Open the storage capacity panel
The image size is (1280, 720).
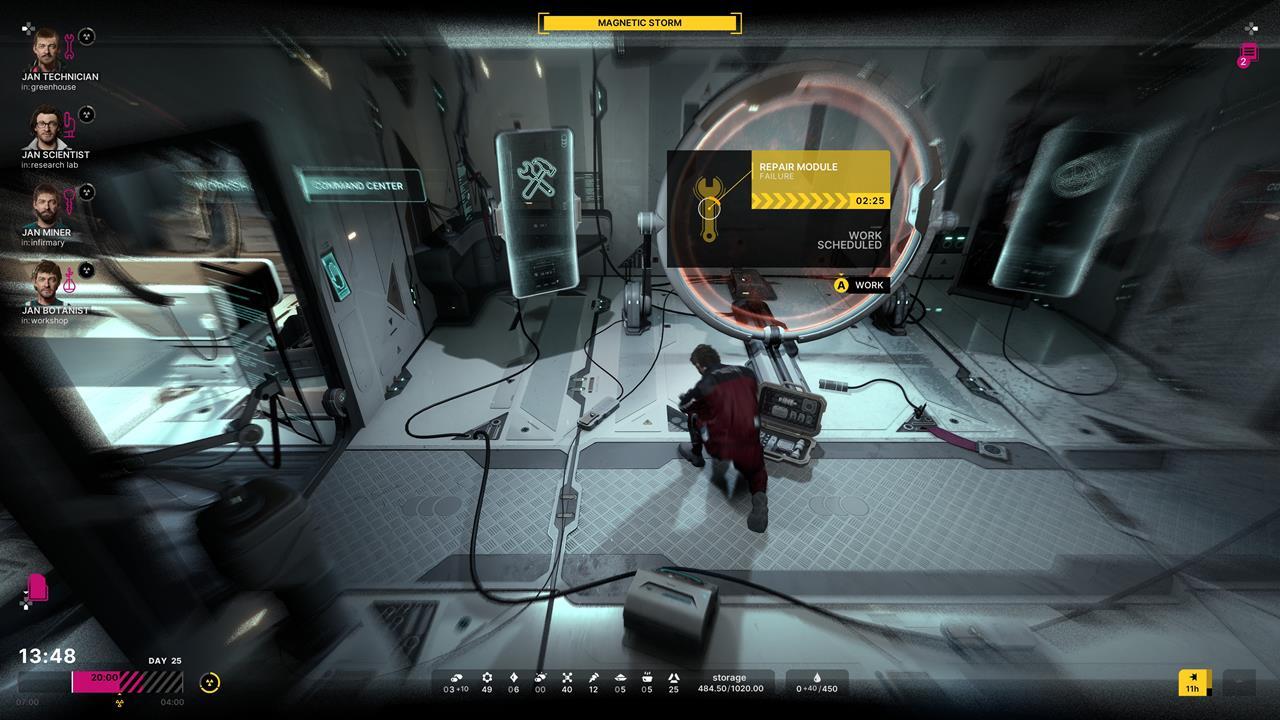729,683
